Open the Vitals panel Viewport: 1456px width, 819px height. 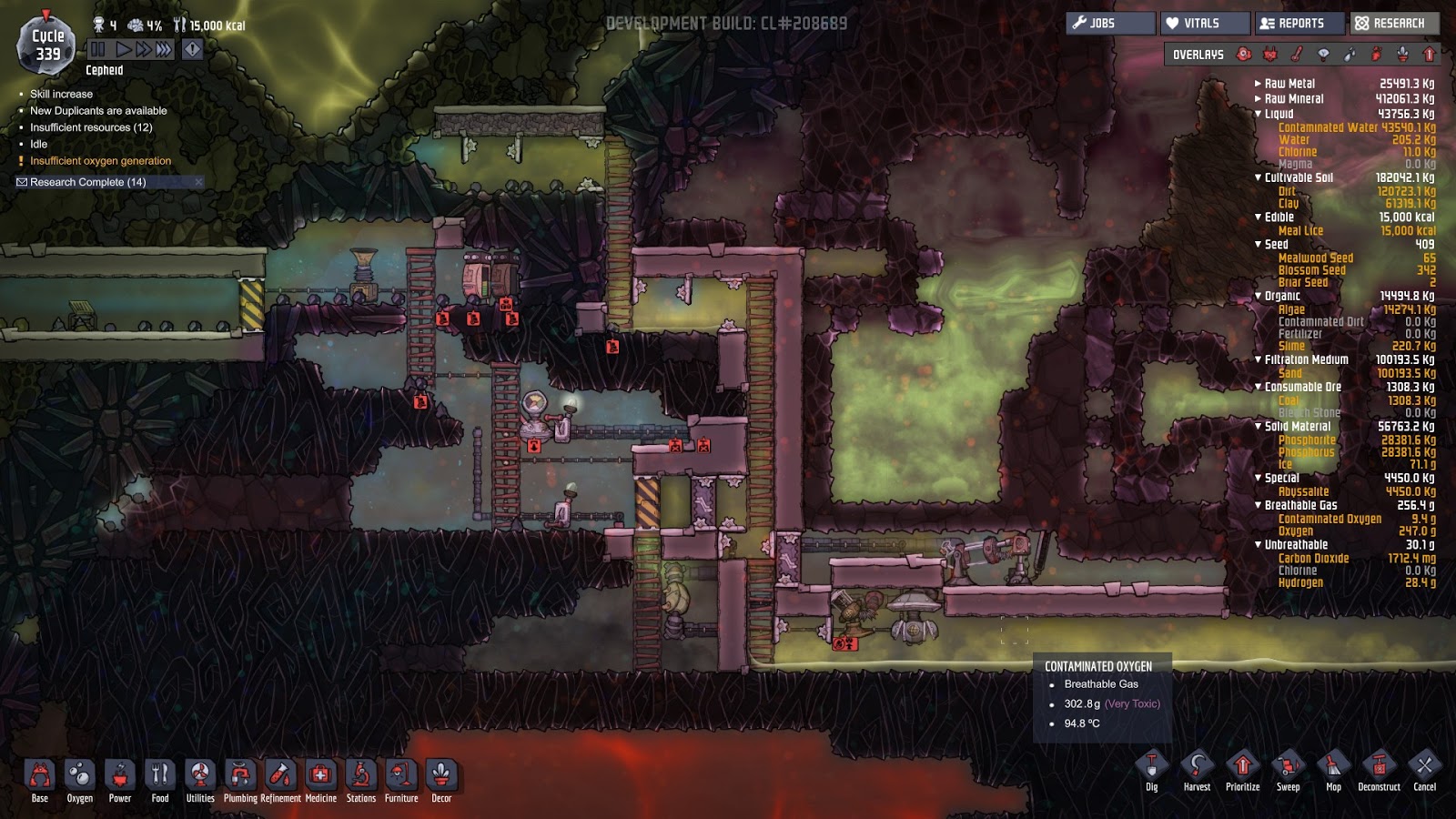pyautogui.click(x=1205, y=23)
